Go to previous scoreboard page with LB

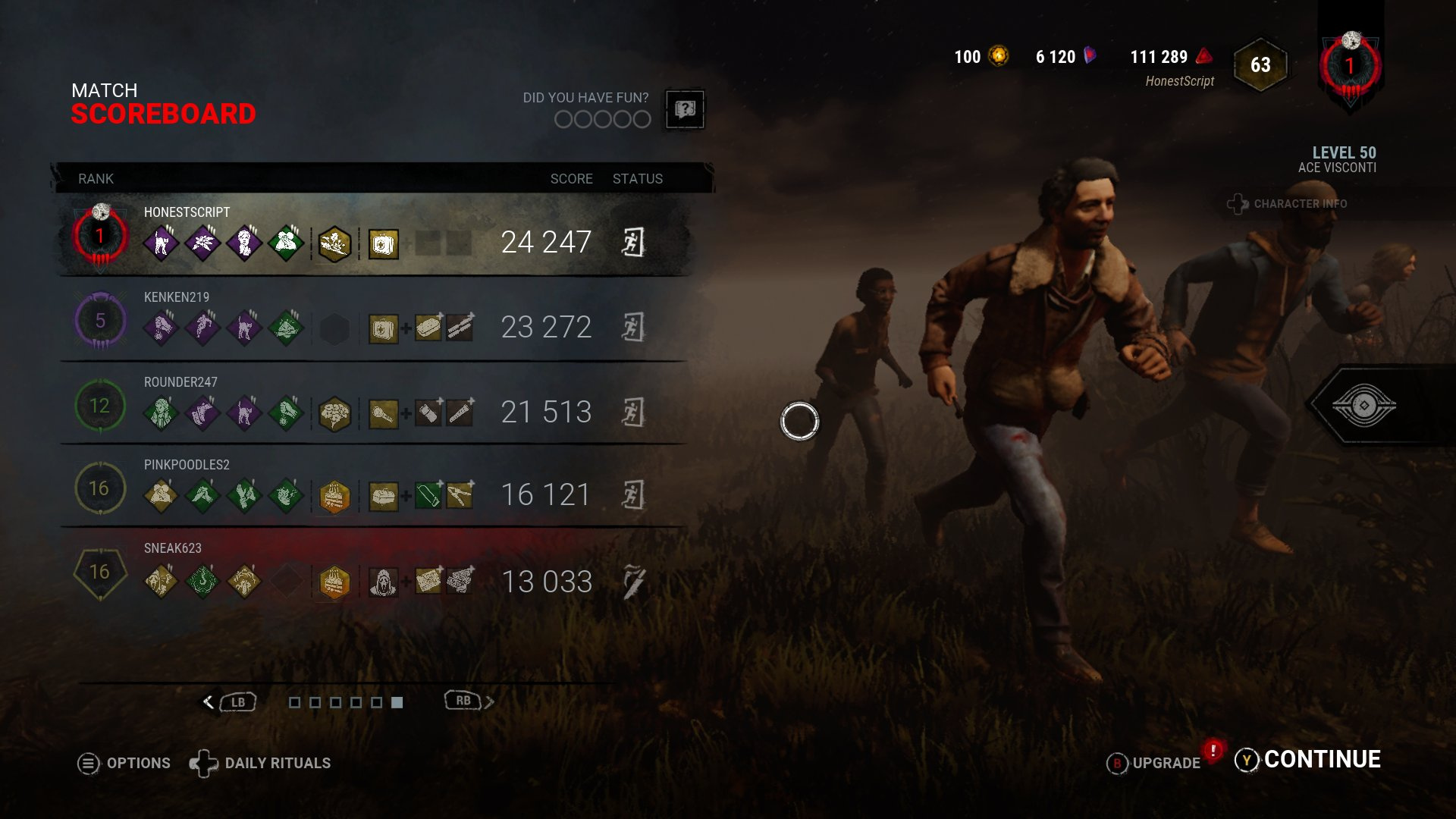[237, 702]
